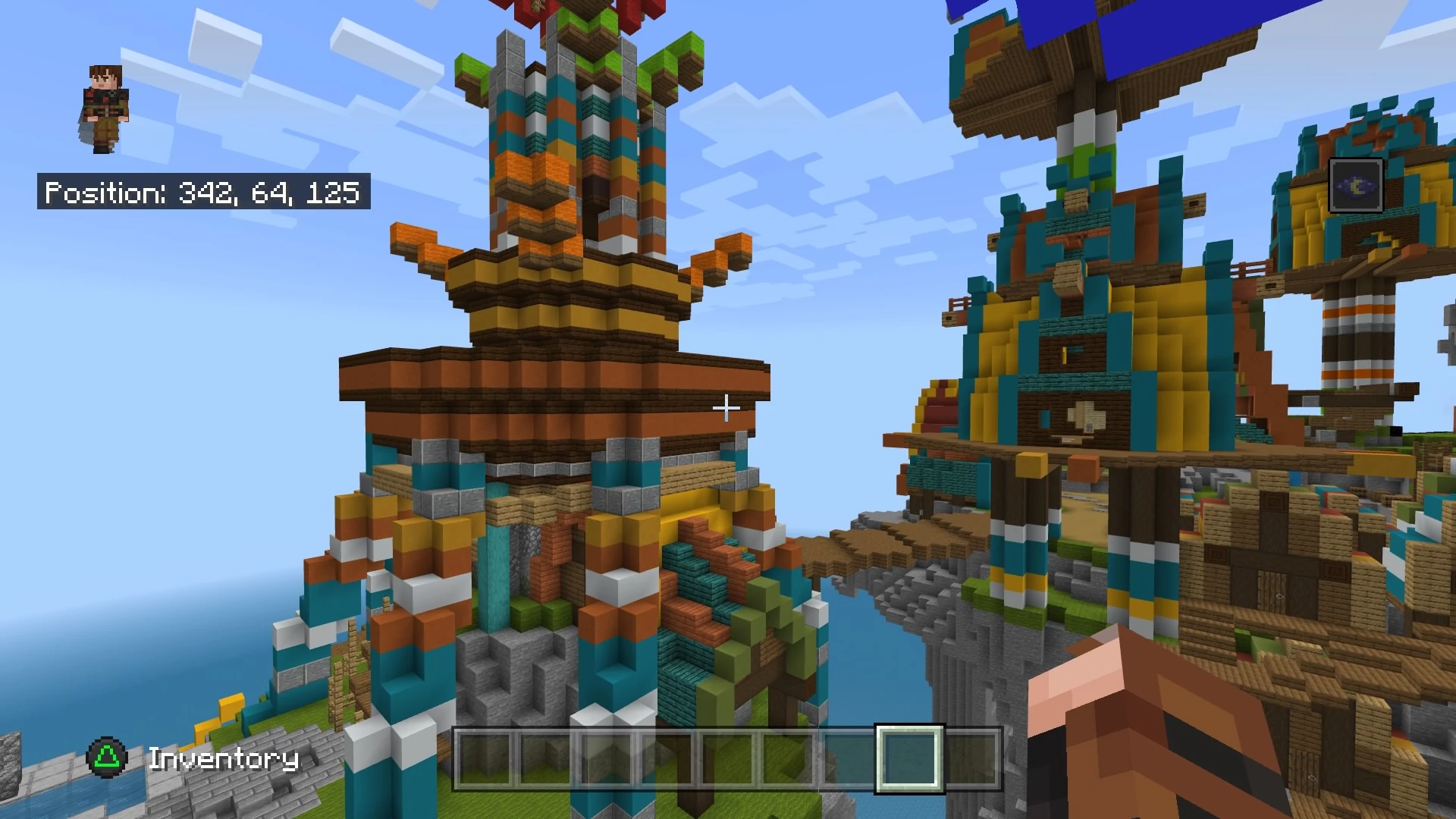This screenshot has width=1456, height=819.
Task: Open the Inventory via the Inventory label
Action: pos(224,758)
